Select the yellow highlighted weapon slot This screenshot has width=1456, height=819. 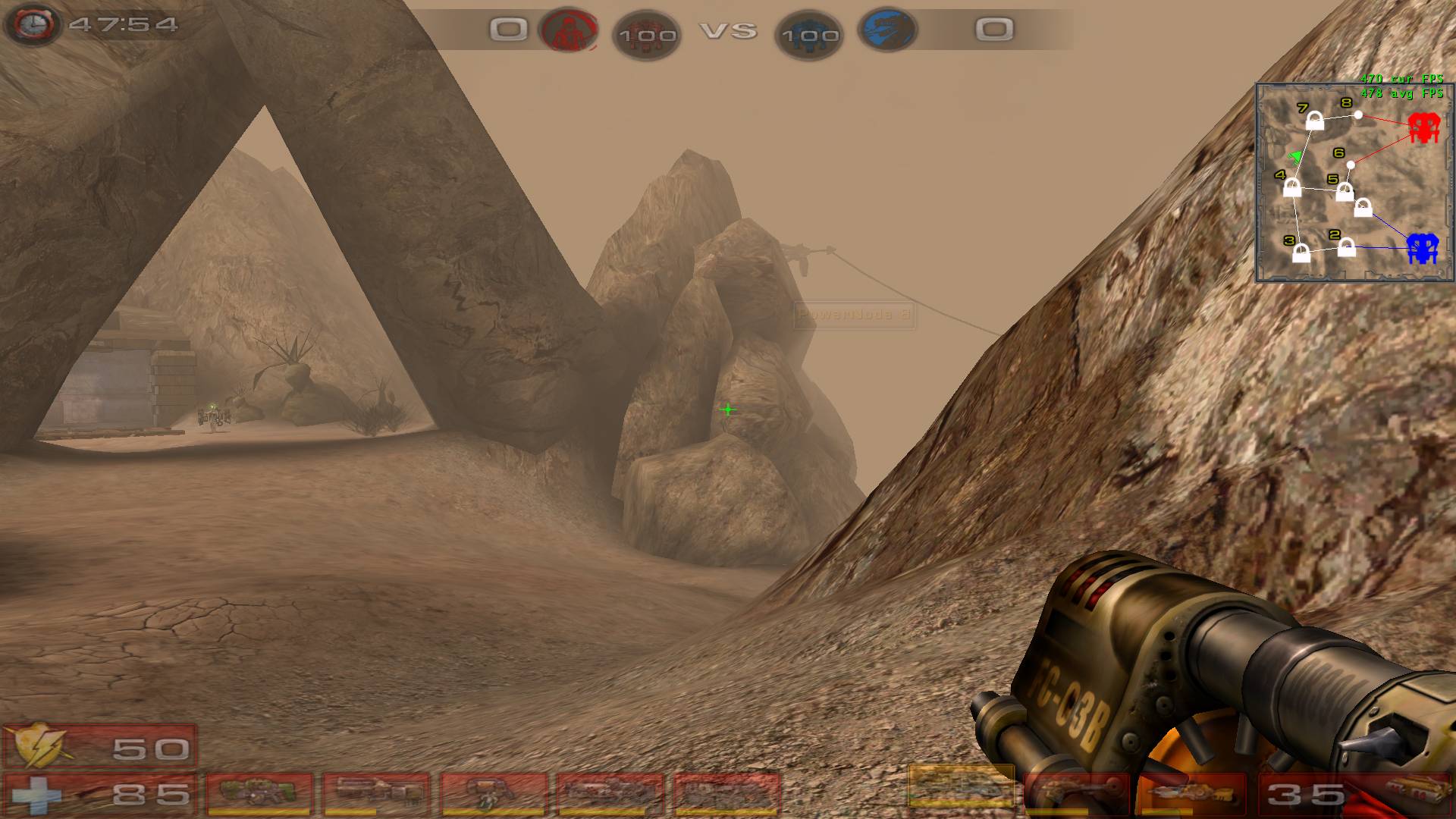click(x=961, y=786)
